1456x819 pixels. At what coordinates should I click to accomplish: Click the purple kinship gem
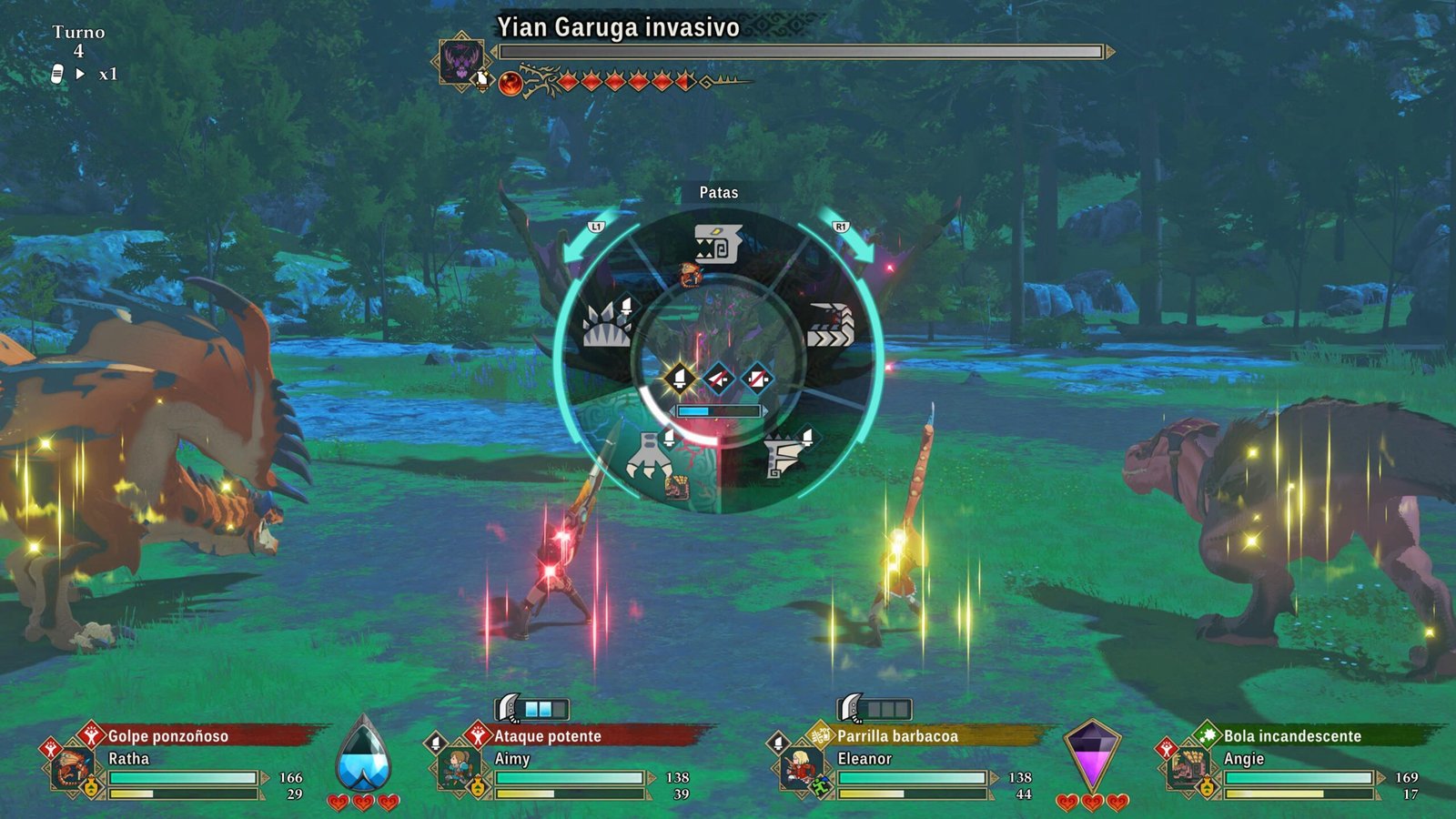point(1091,755)
